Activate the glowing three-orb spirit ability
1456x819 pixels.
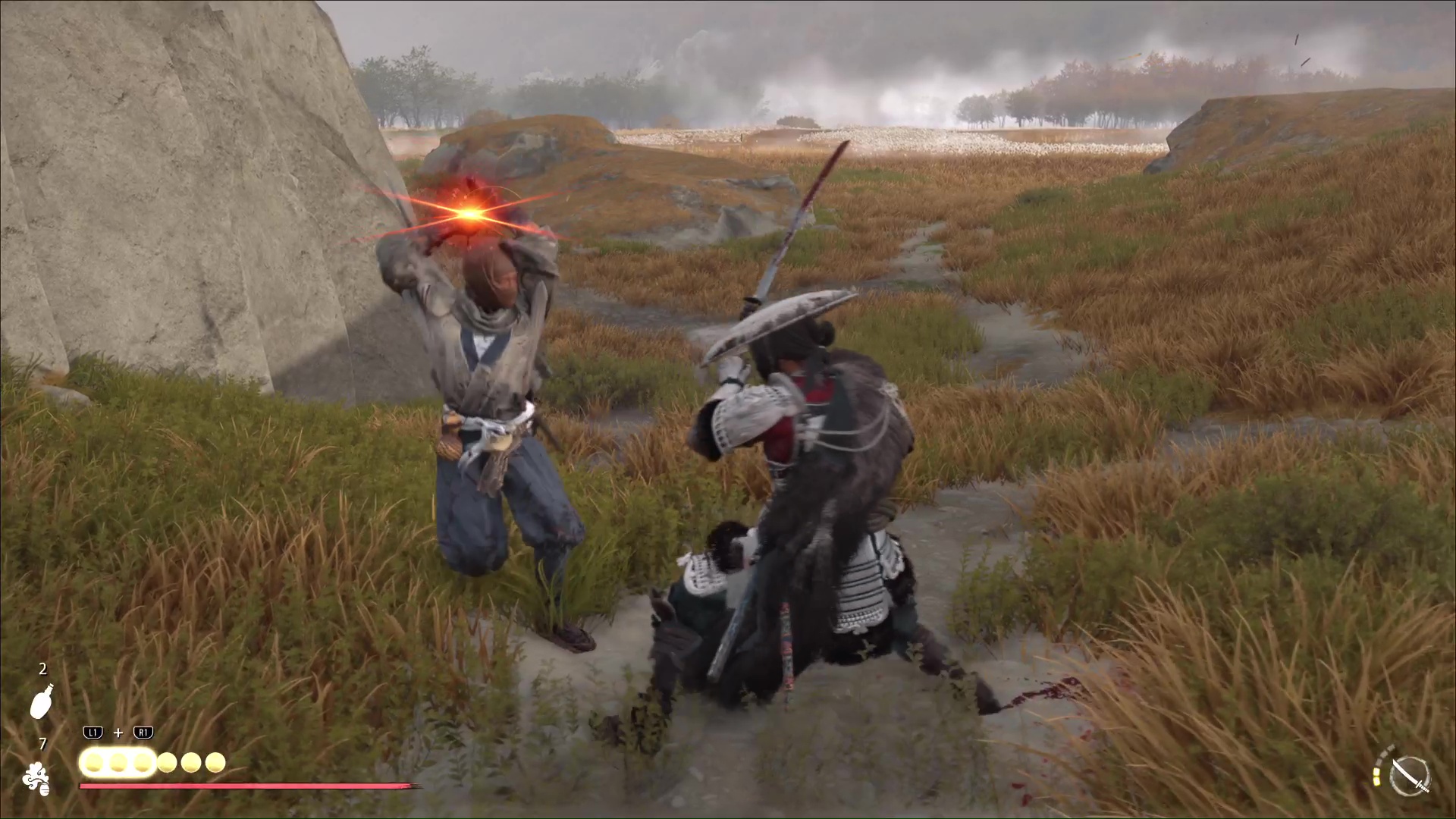tap(118, 762)
